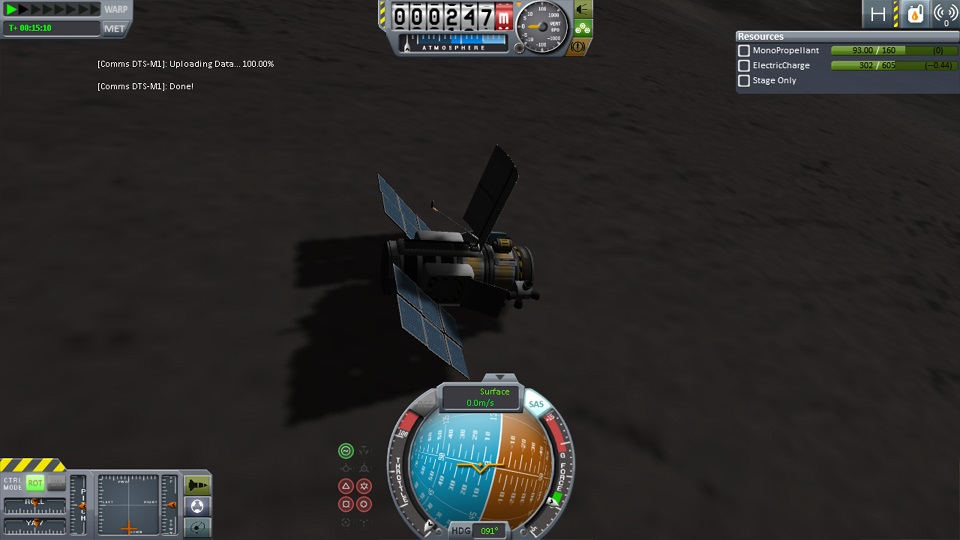
Task: Toggle the landing gear button beside the altimeter
Action: 583,28
